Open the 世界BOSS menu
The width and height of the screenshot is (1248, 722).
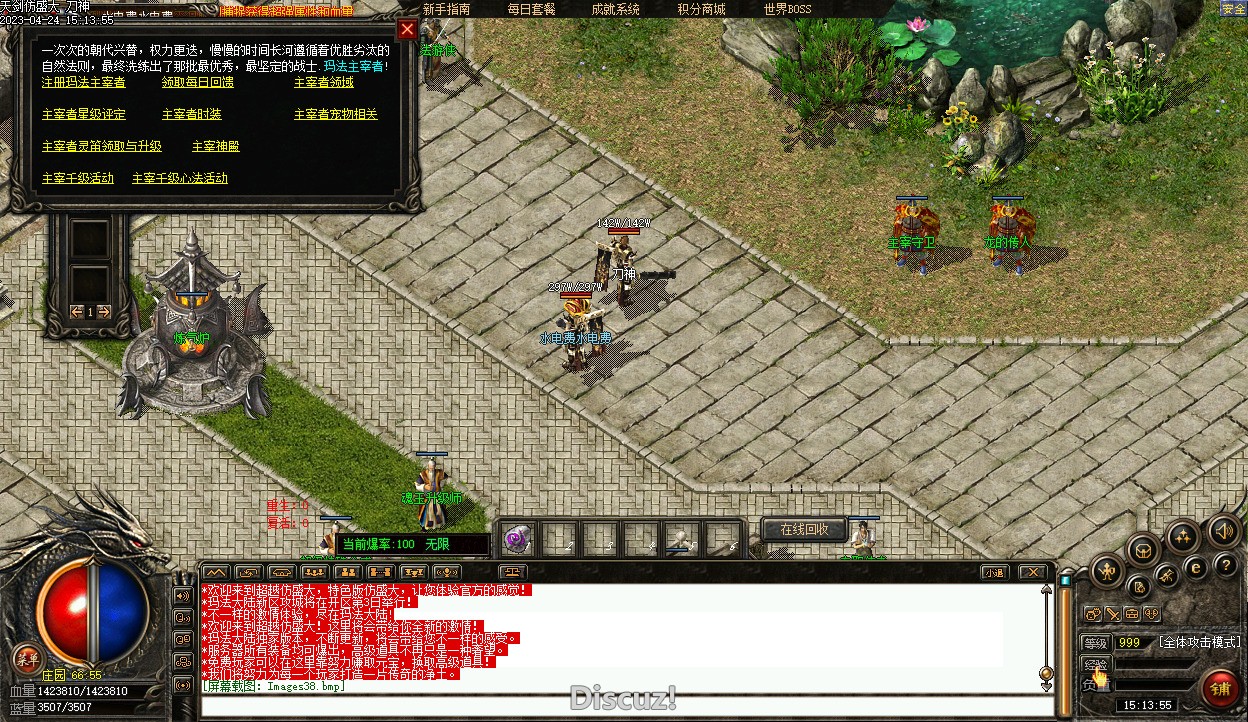(788, 9)
